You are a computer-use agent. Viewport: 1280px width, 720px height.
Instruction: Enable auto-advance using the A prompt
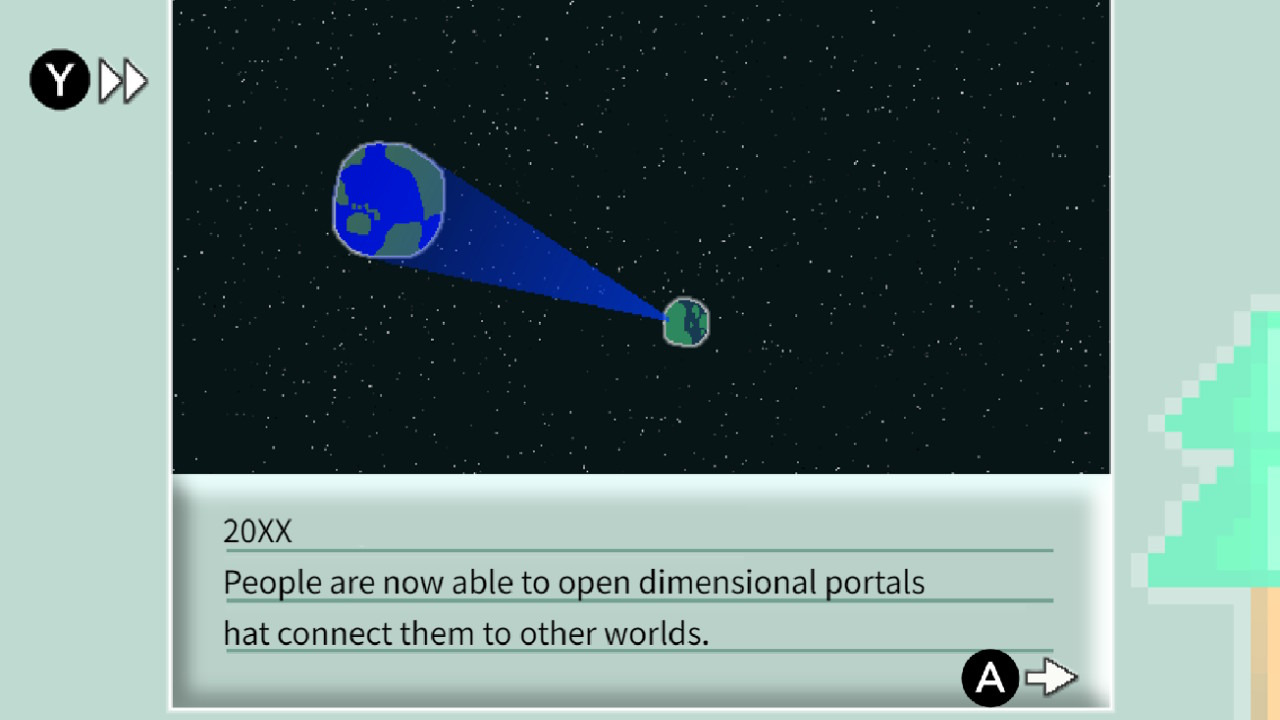coord(990,678)
